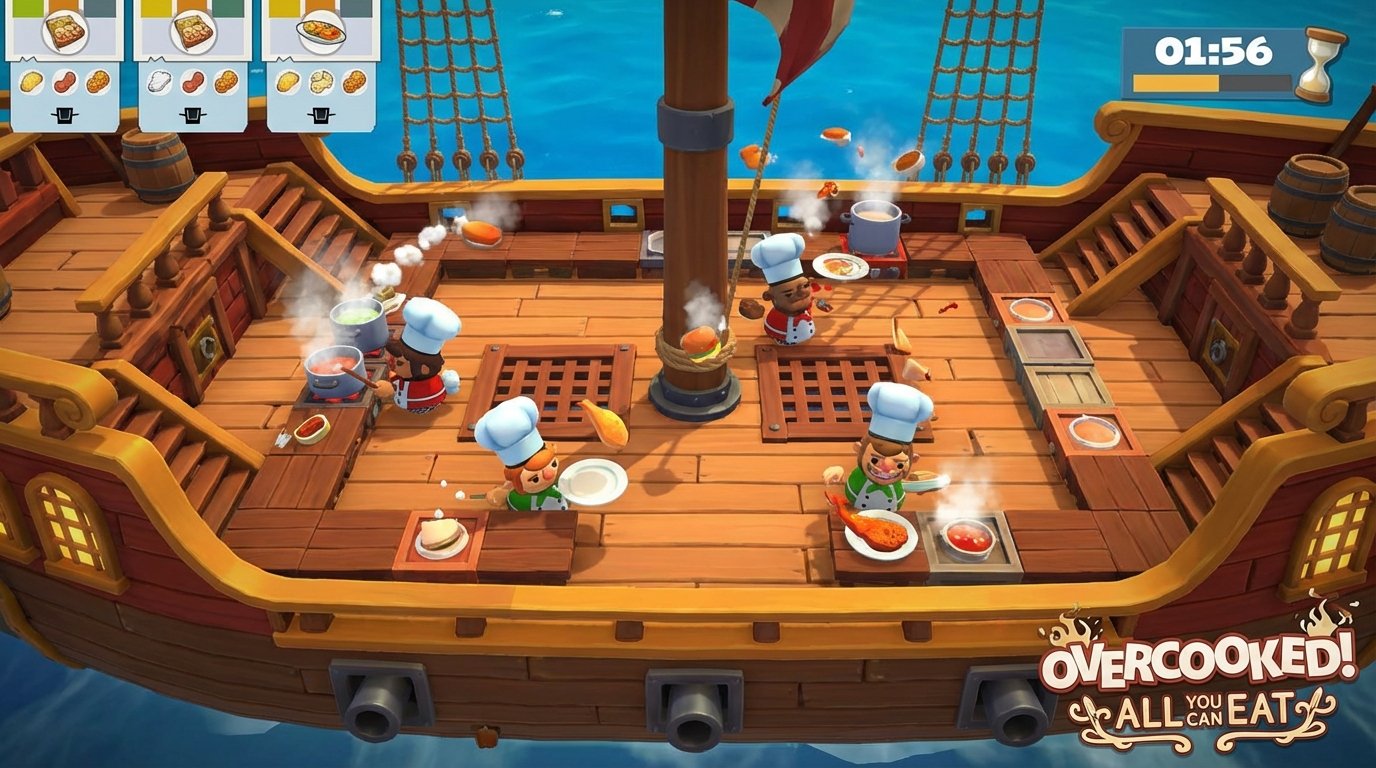1376x768 pixels.
Task: Select the dish picture on the first order ticket
Action: (64, 31)
